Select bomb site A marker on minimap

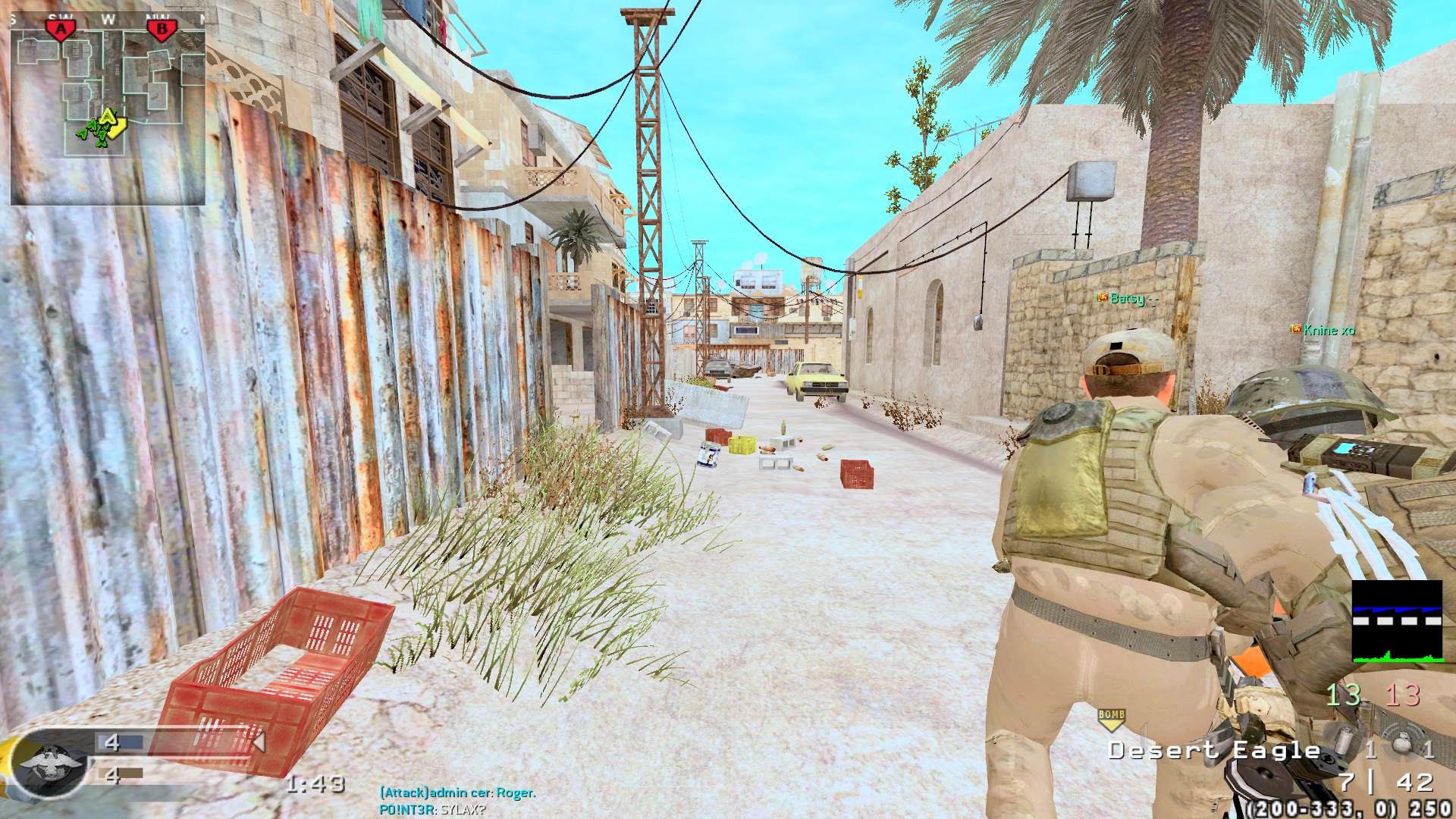(x=61, y=30)
